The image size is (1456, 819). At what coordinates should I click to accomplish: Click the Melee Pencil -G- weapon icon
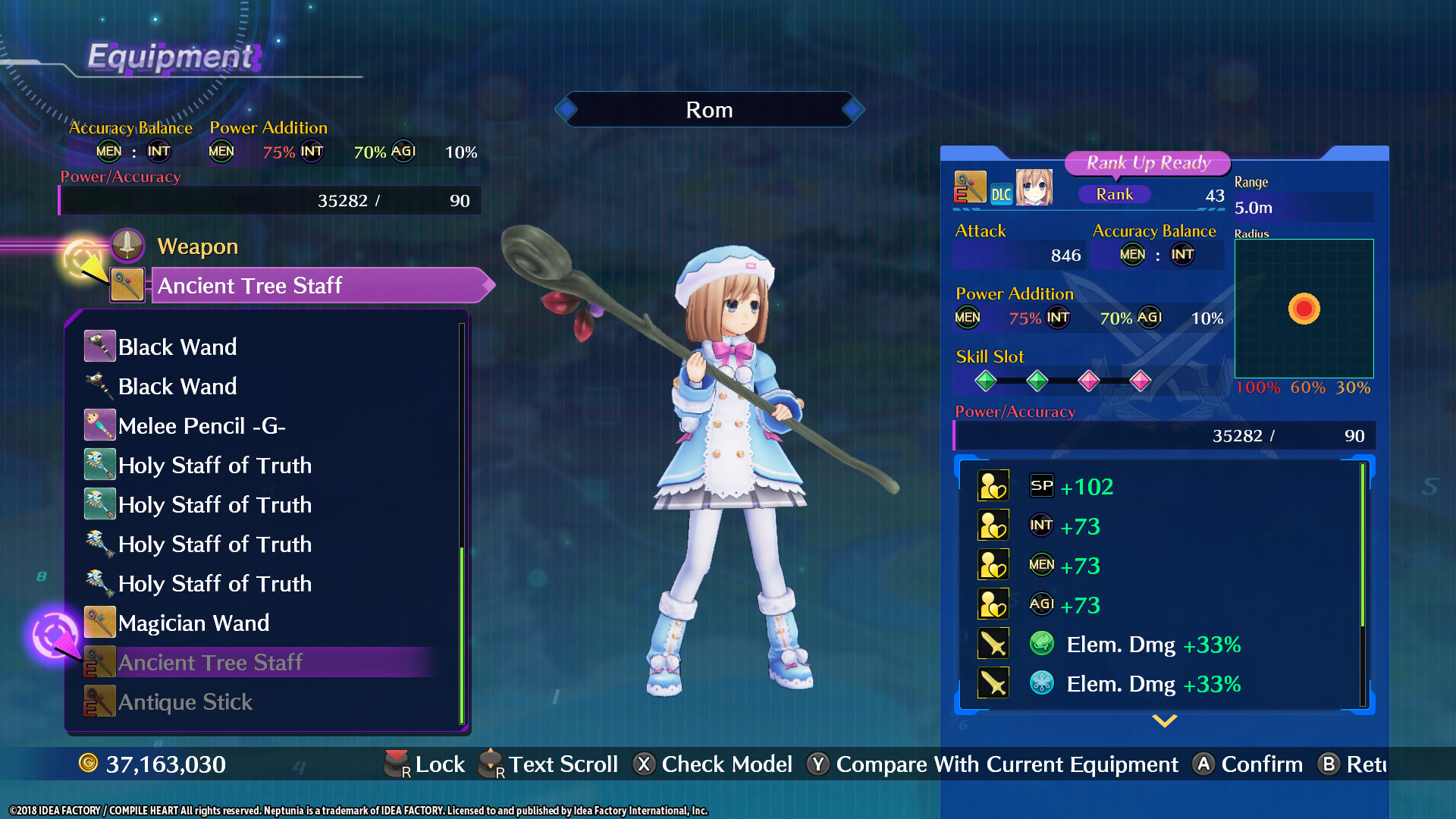coord(99,425)
